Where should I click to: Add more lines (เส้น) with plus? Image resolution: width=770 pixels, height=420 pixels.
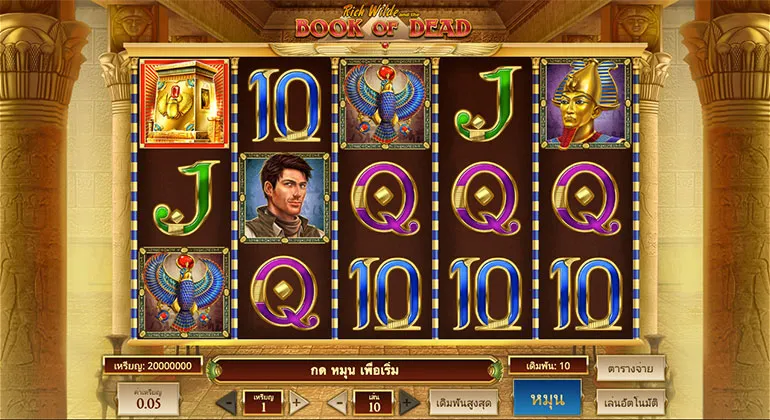408,403
